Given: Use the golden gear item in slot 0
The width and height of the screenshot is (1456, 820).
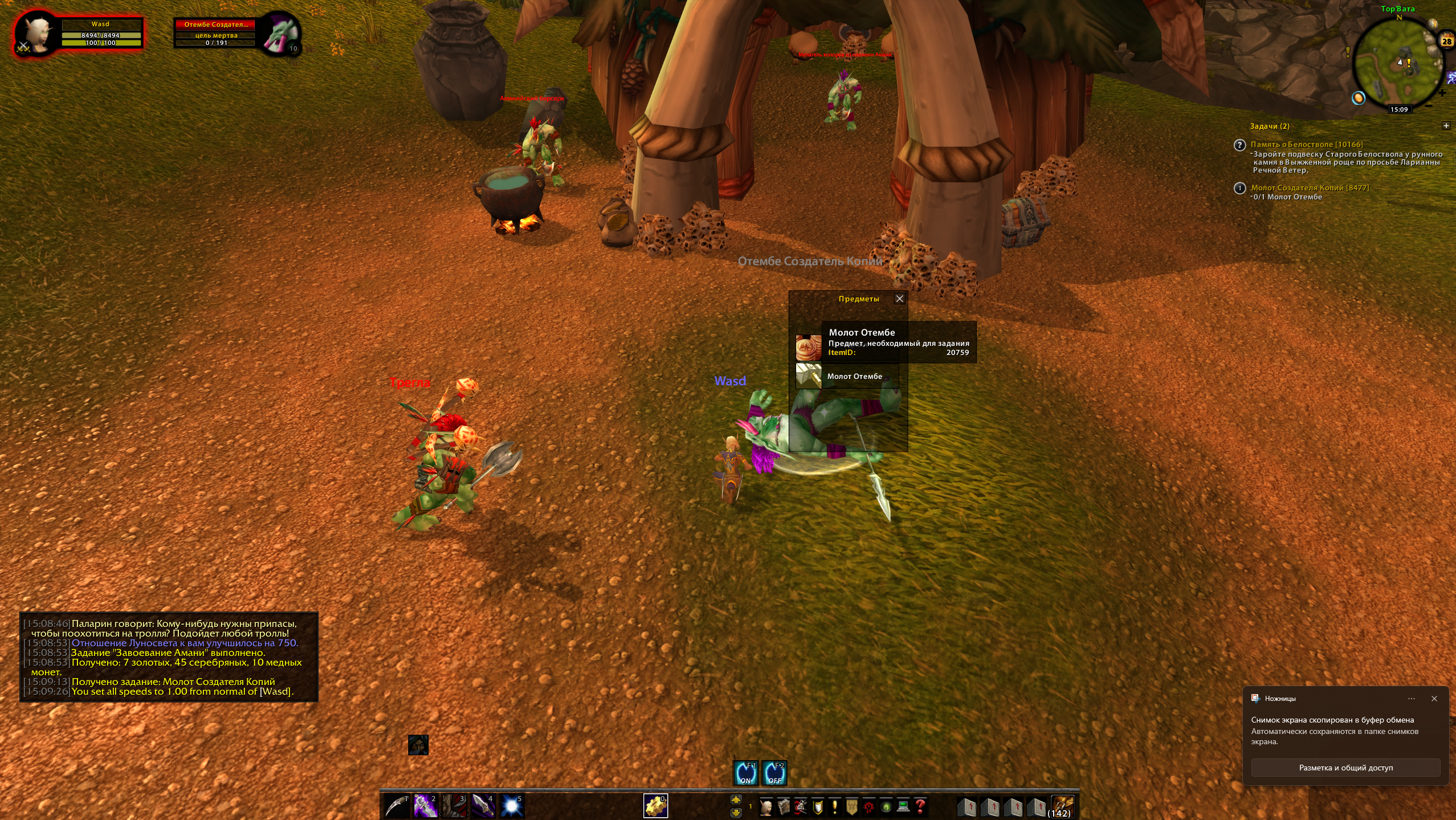Looking at the screenshot, I should [655, 806].
